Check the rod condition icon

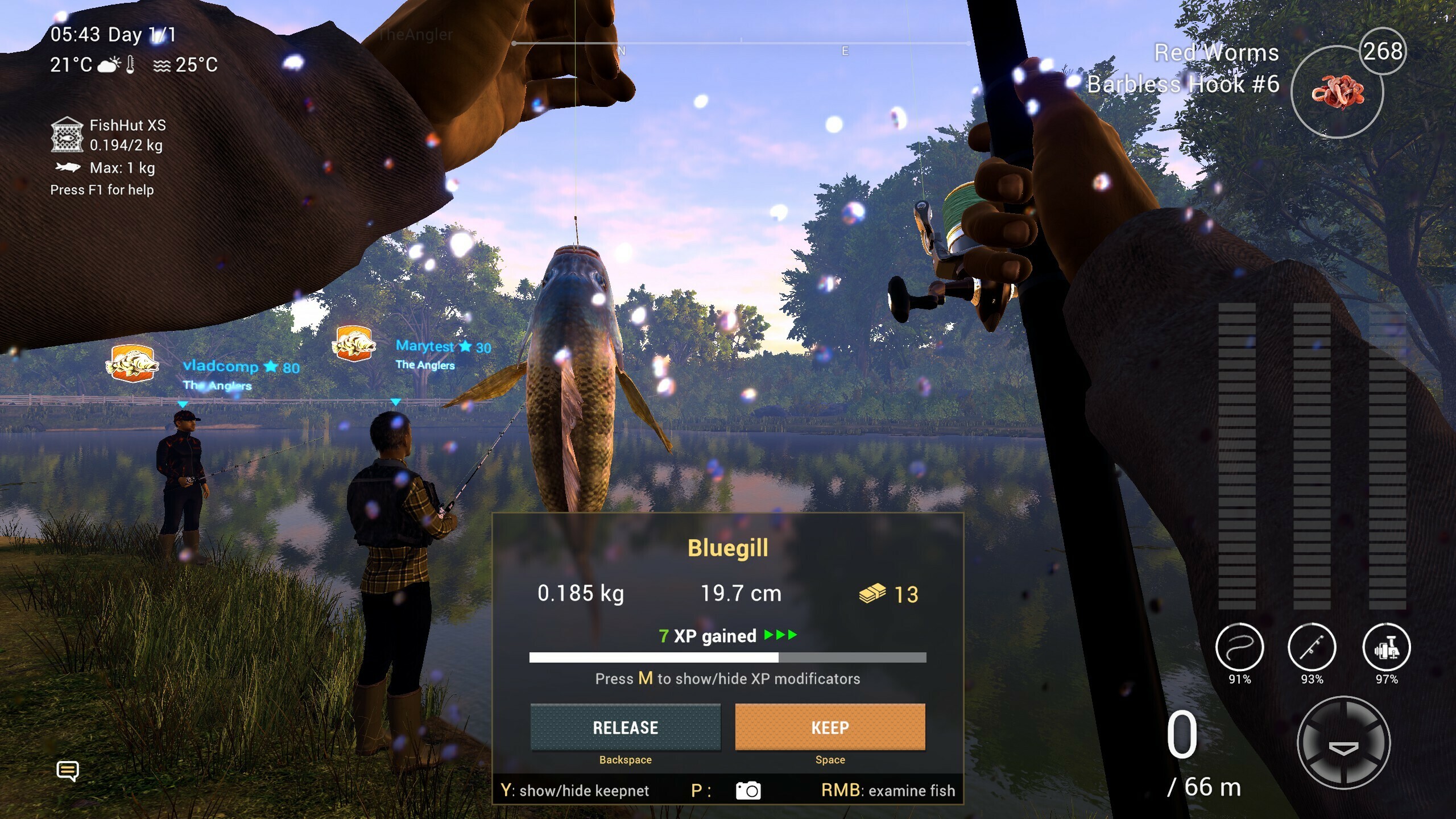1312,648
